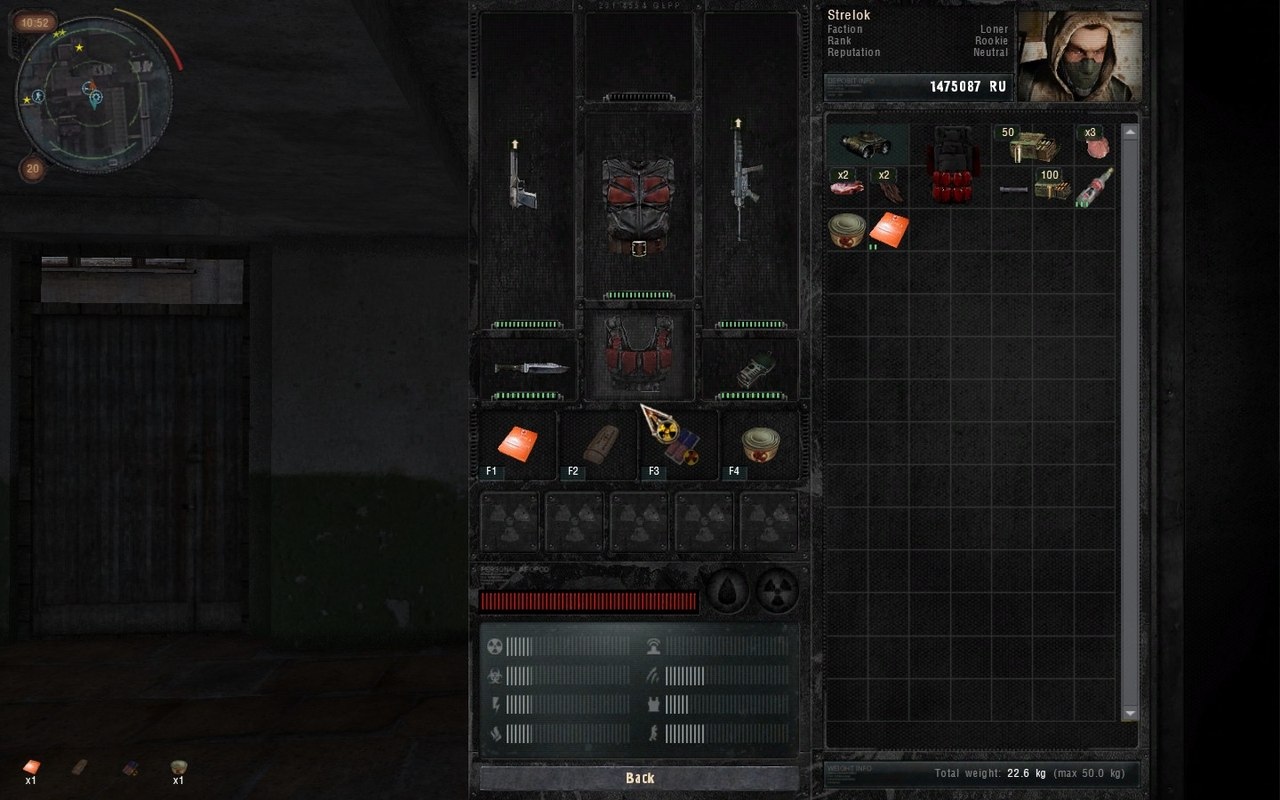Select the PDA device slot
This screenshot has width=1280, height=800.
click(752, 370)
